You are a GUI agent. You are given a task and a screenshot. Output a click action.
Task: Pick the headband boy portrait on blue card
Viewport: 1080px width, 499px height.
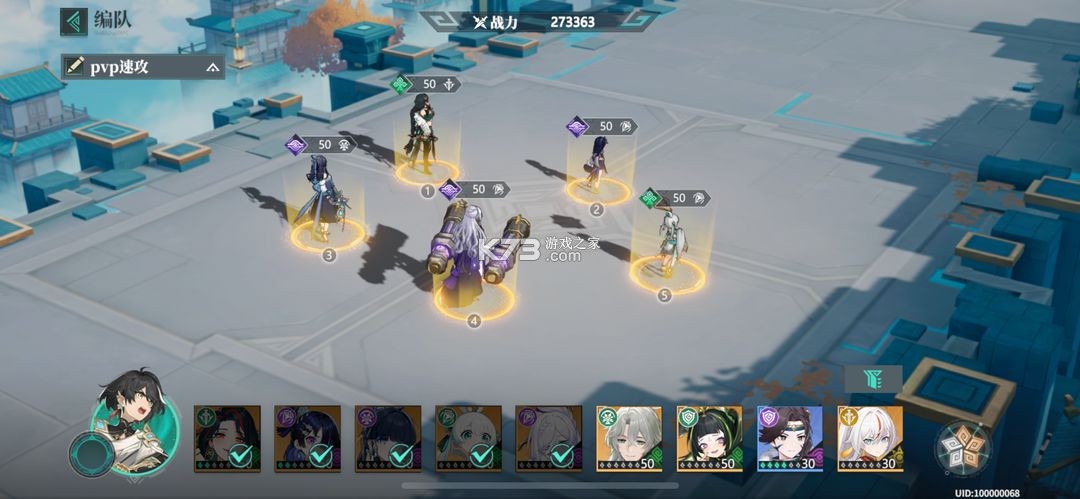pos(789,437)
